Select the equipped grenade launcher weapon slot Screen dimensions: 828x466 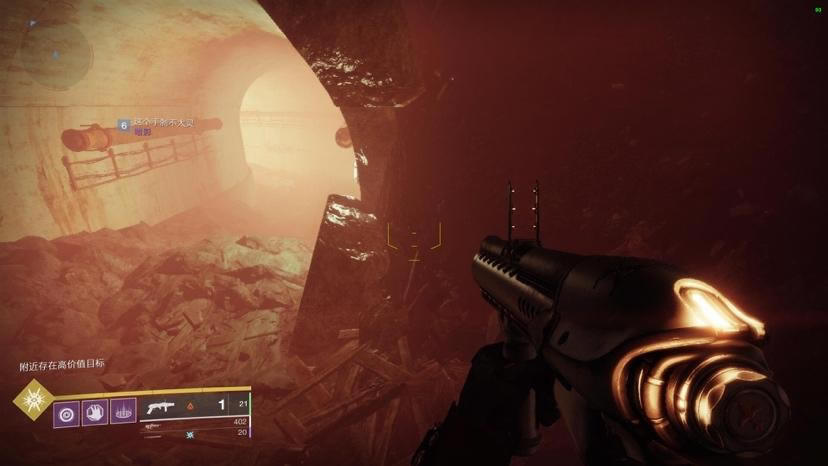point(195,406)
